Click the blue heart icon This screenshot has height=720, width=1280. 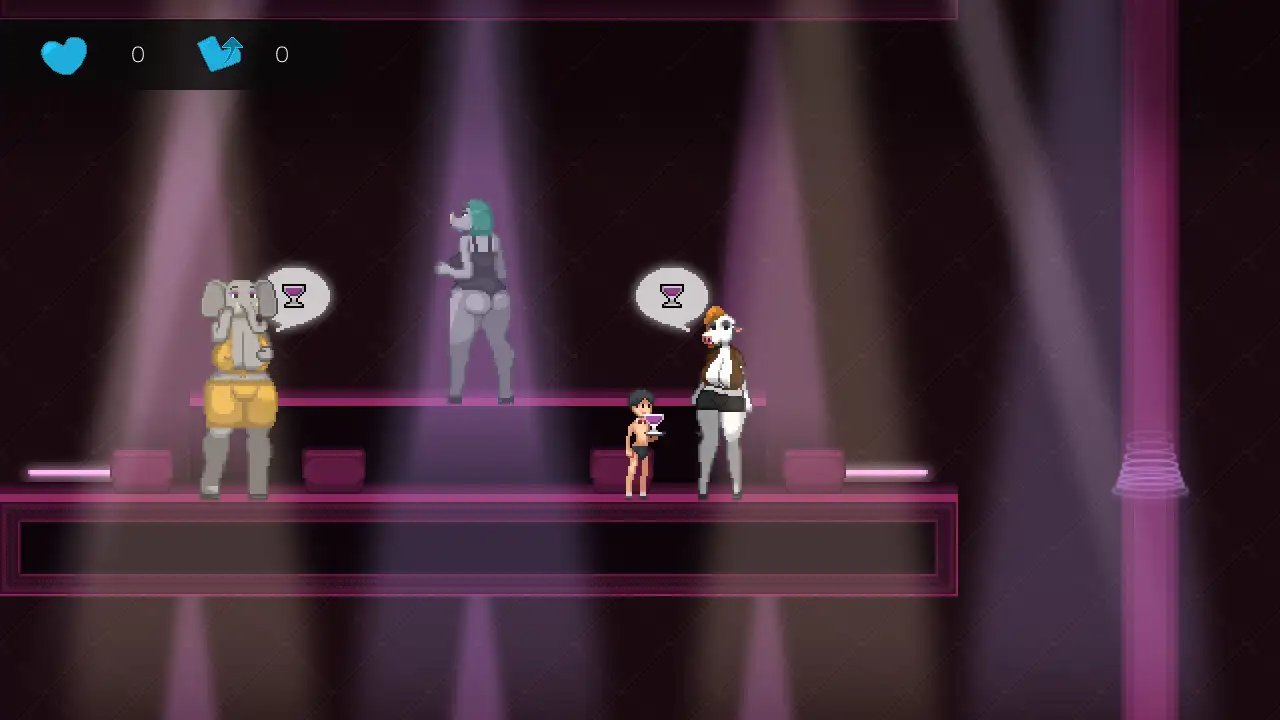pyautogui.click(x=64, y=55)
